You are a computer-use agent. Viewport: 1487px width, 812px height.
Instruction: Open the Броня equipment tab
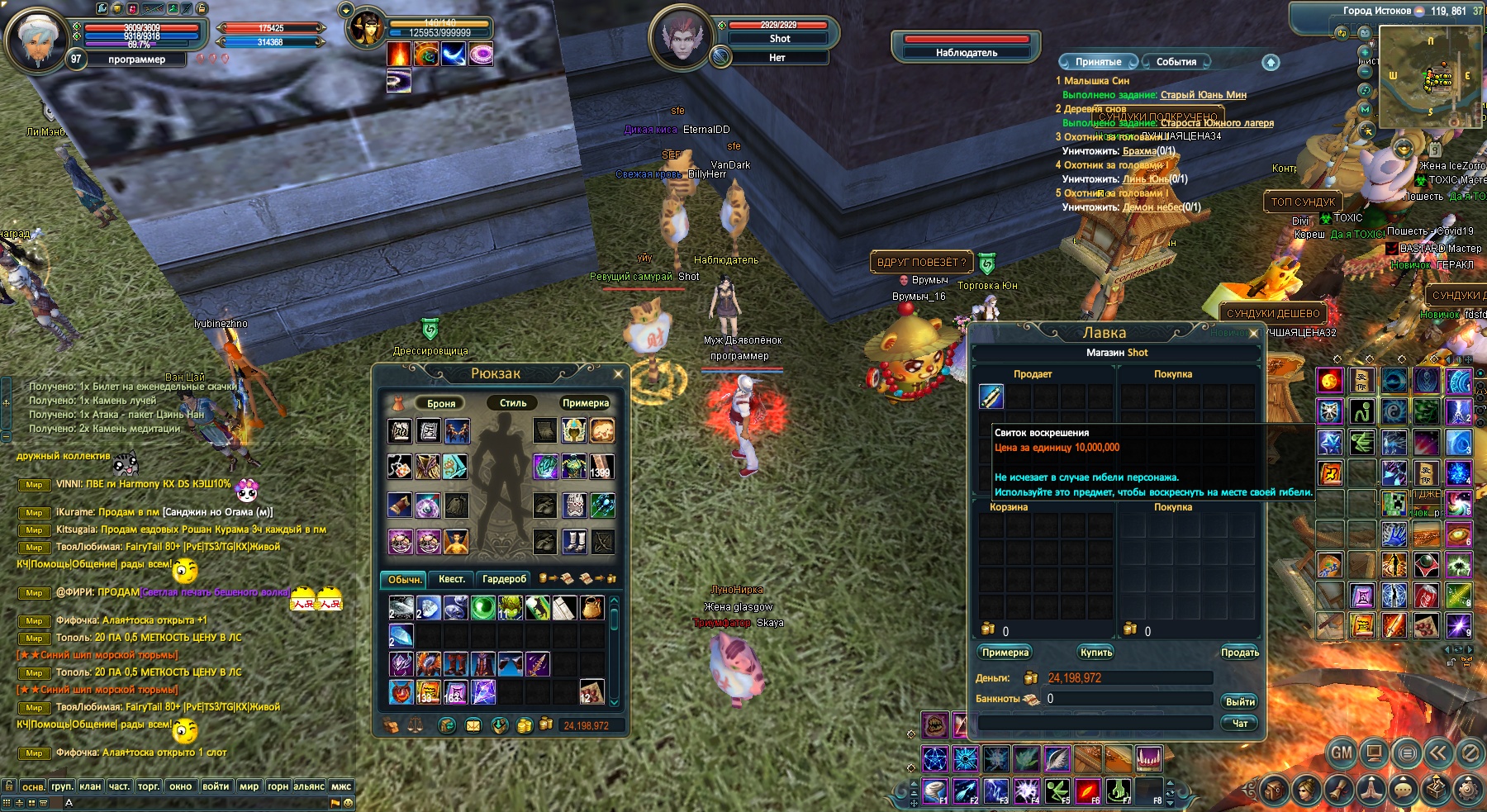click(441, 403)
